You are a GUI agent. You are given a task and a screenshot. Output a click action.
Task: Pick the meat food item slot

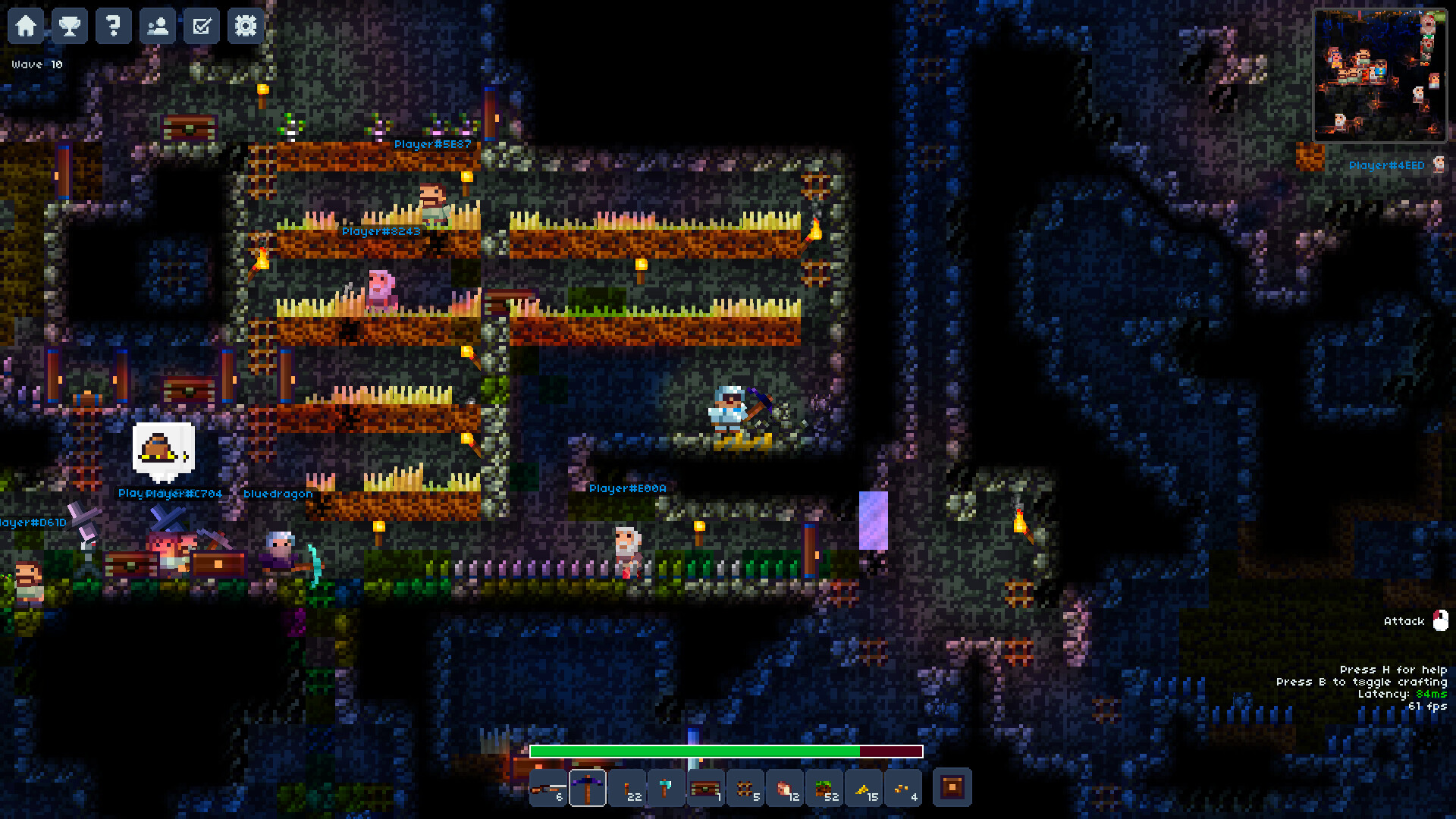pos(786,788)
